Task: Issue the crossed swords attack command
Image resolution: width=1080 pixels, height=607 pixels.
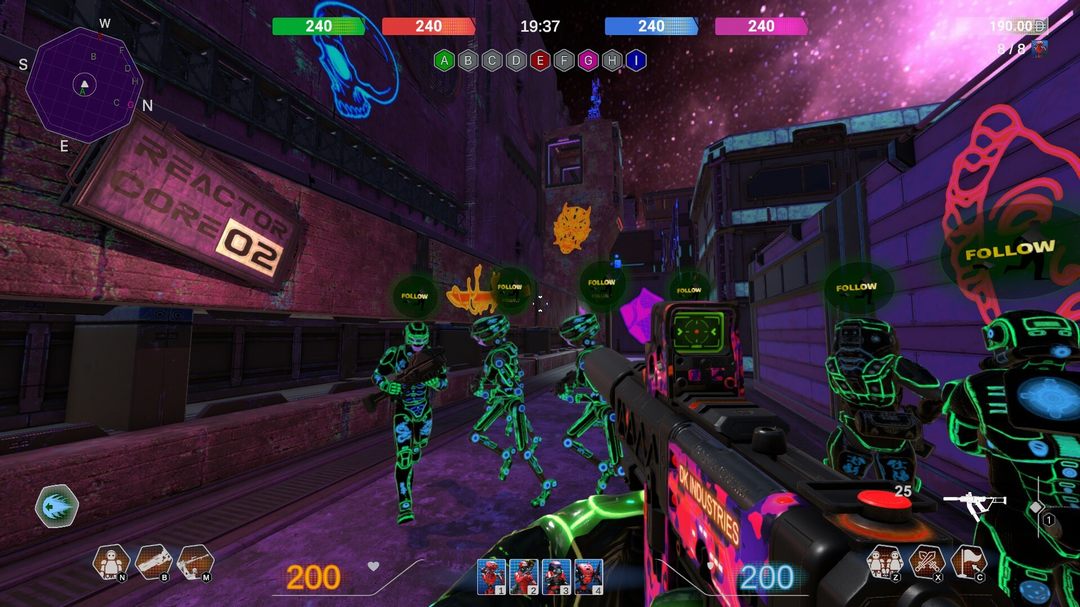Action: pyautogui.click(x=926, y=562)
